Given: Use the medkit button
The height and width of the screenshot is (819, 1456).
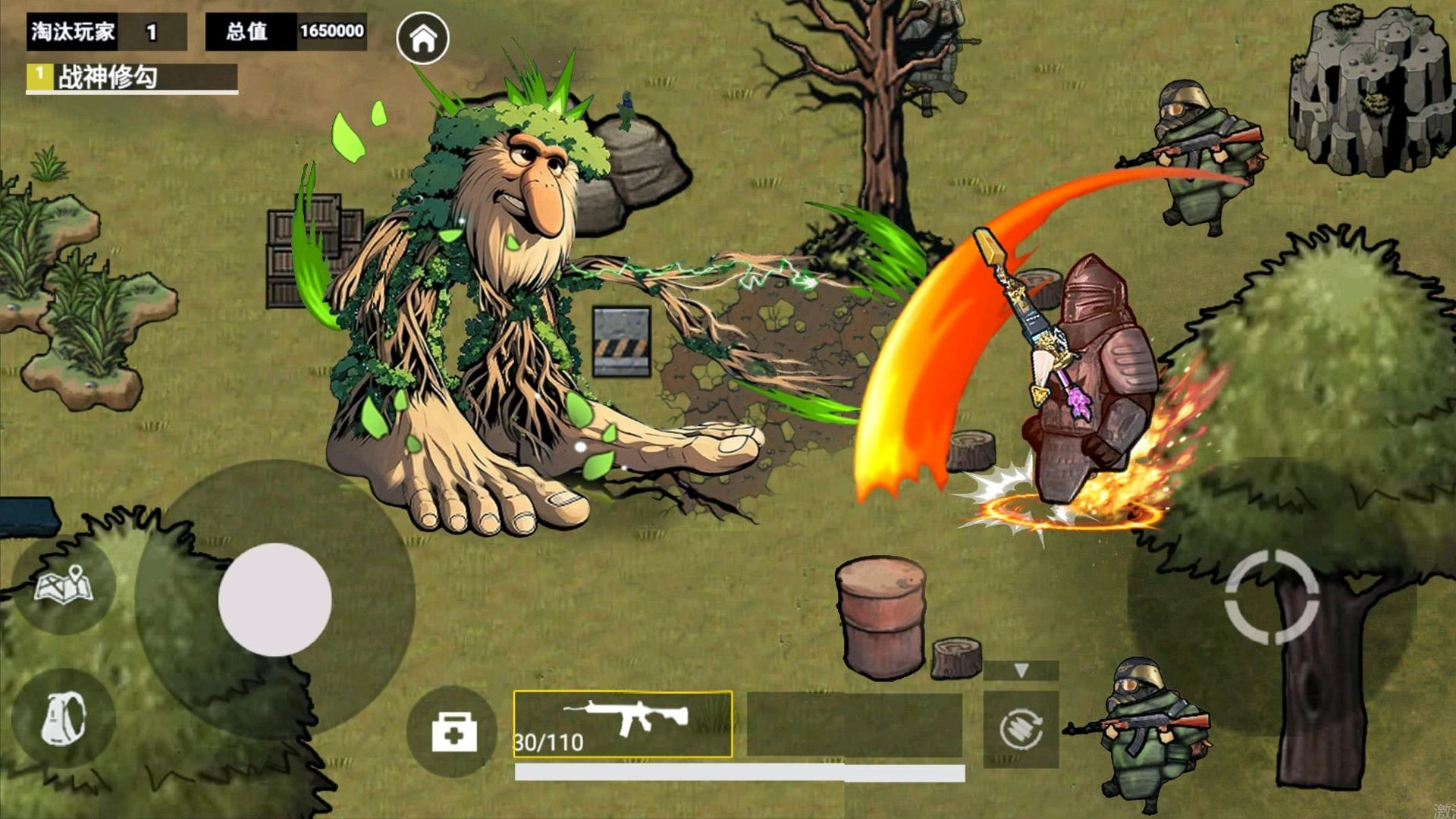Looking at the screenshot, I should click(x=453, y=732).
